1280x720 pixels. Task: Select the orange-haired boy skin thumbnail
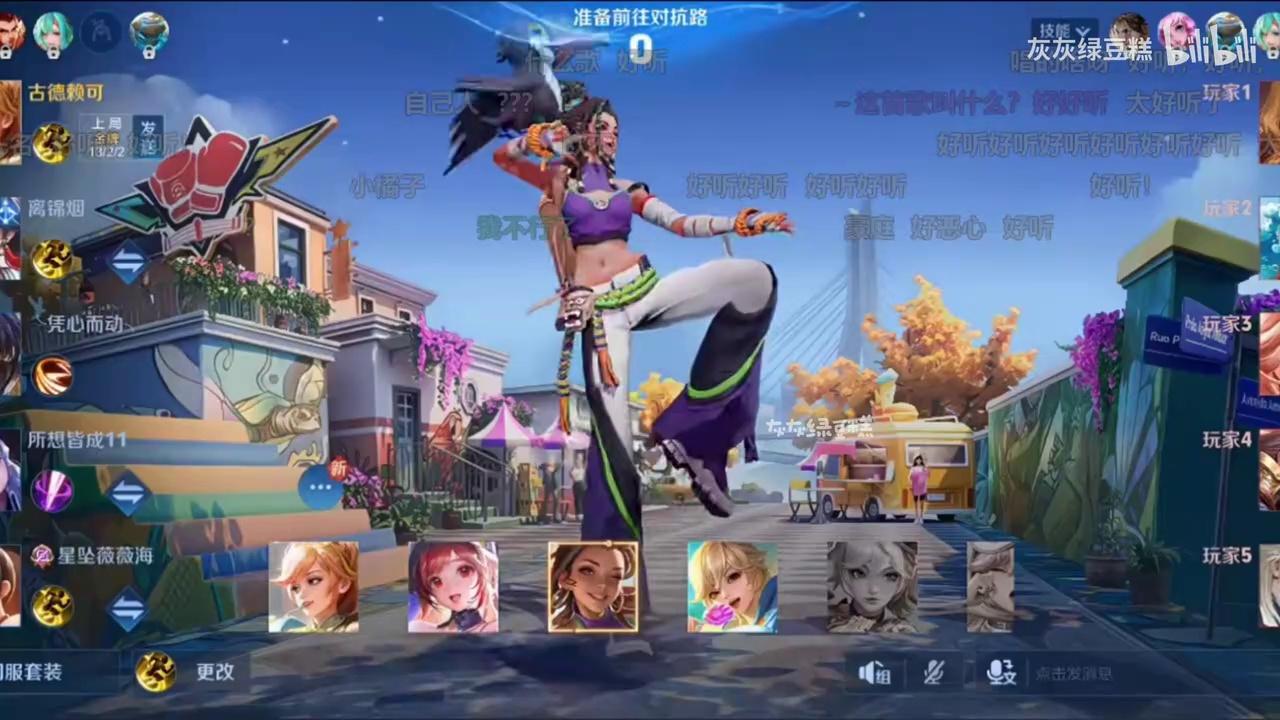tap(313, 587)
